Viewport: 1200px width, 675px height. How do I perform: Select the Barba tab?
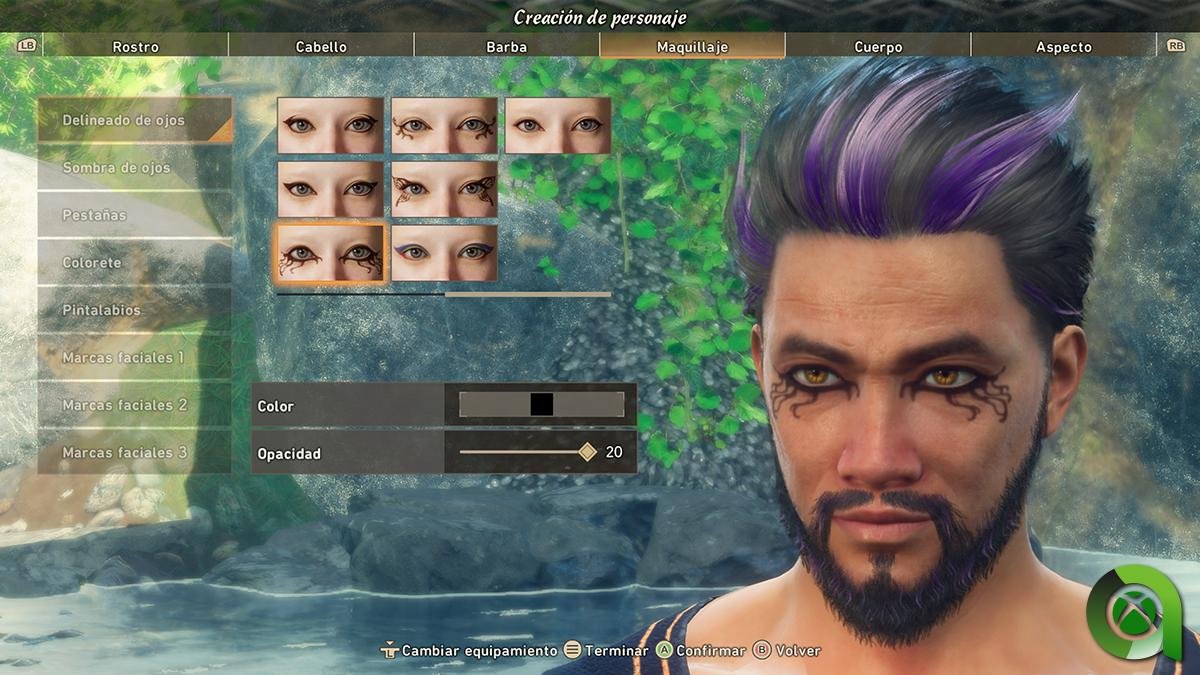[506, 47]
